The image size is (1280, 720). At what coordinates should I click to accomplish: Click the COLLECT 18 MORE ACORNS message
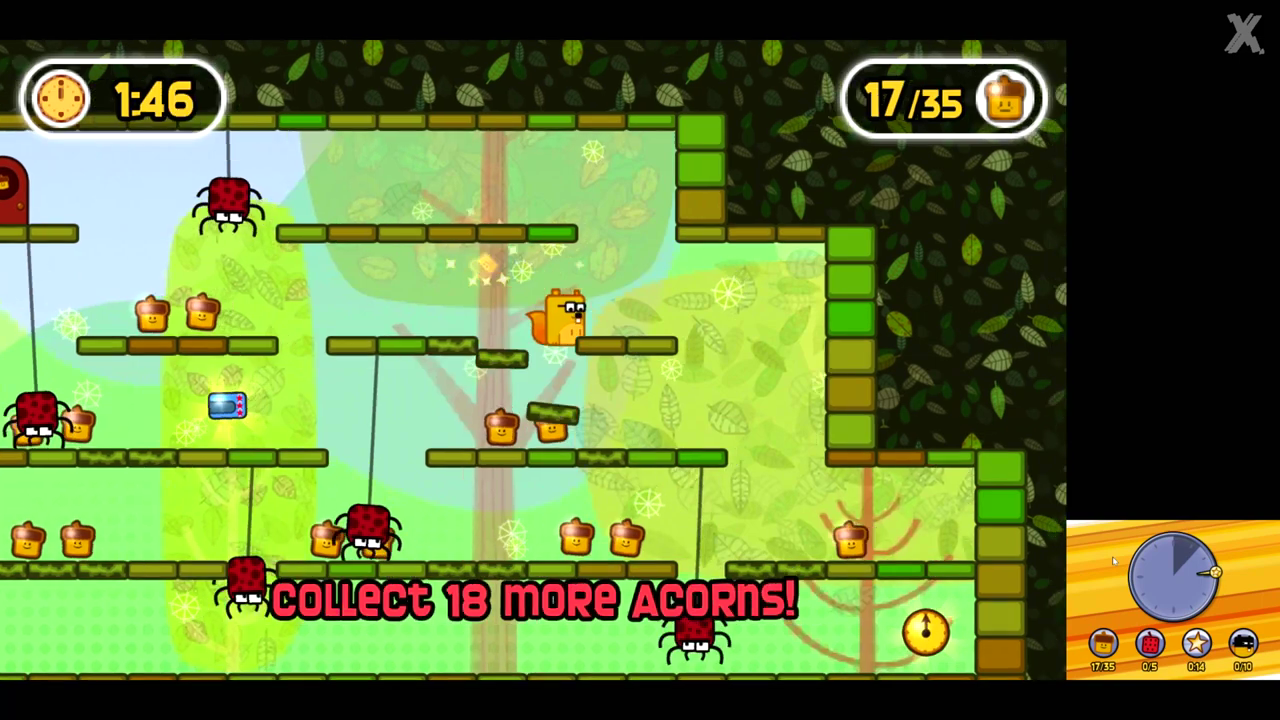[x=533, y=600]
